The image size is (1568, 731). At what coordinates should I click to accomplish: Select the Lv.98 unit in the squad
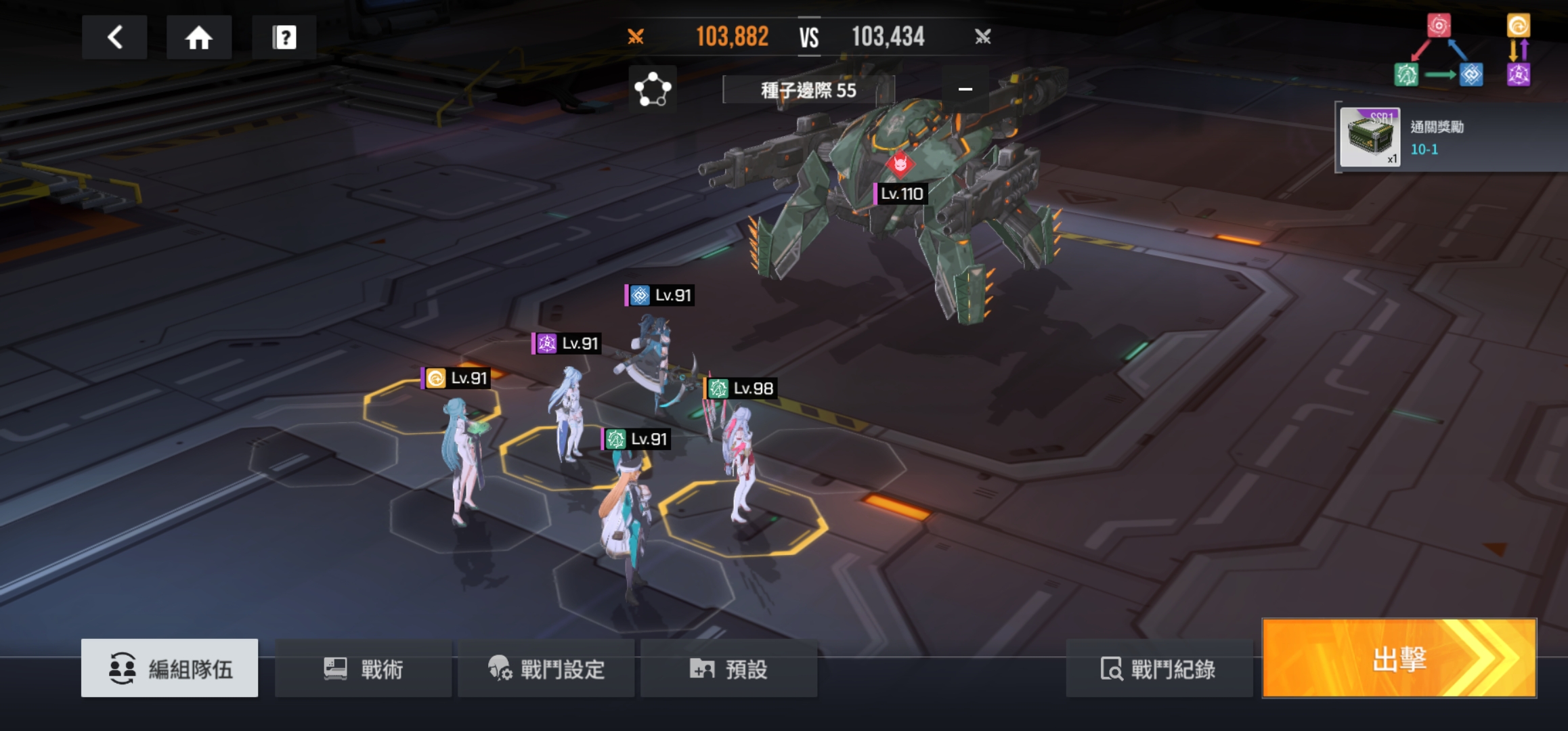739,460
